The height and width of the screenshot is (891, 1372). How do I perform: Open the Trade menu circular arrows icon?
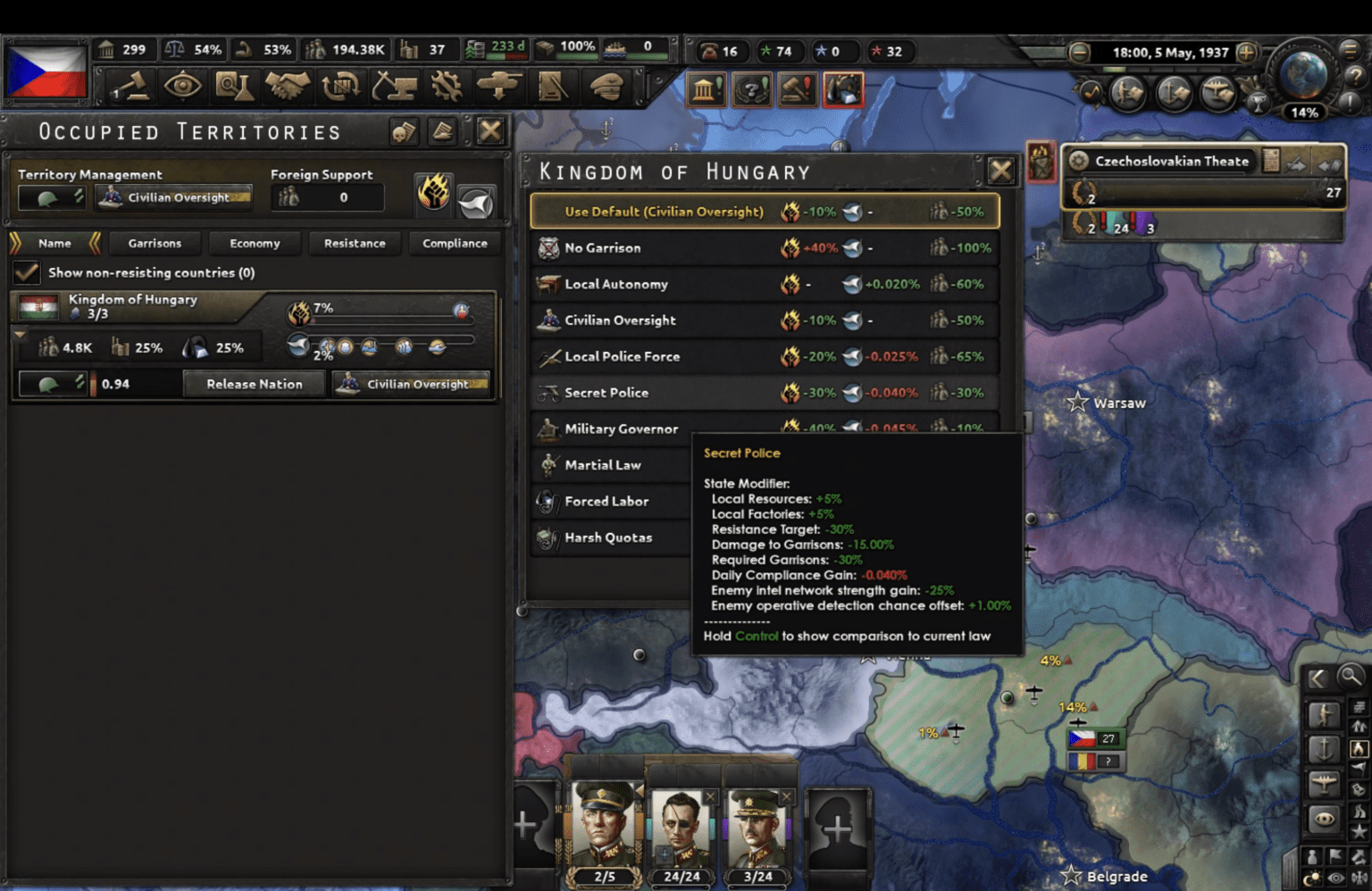point(341,87)
